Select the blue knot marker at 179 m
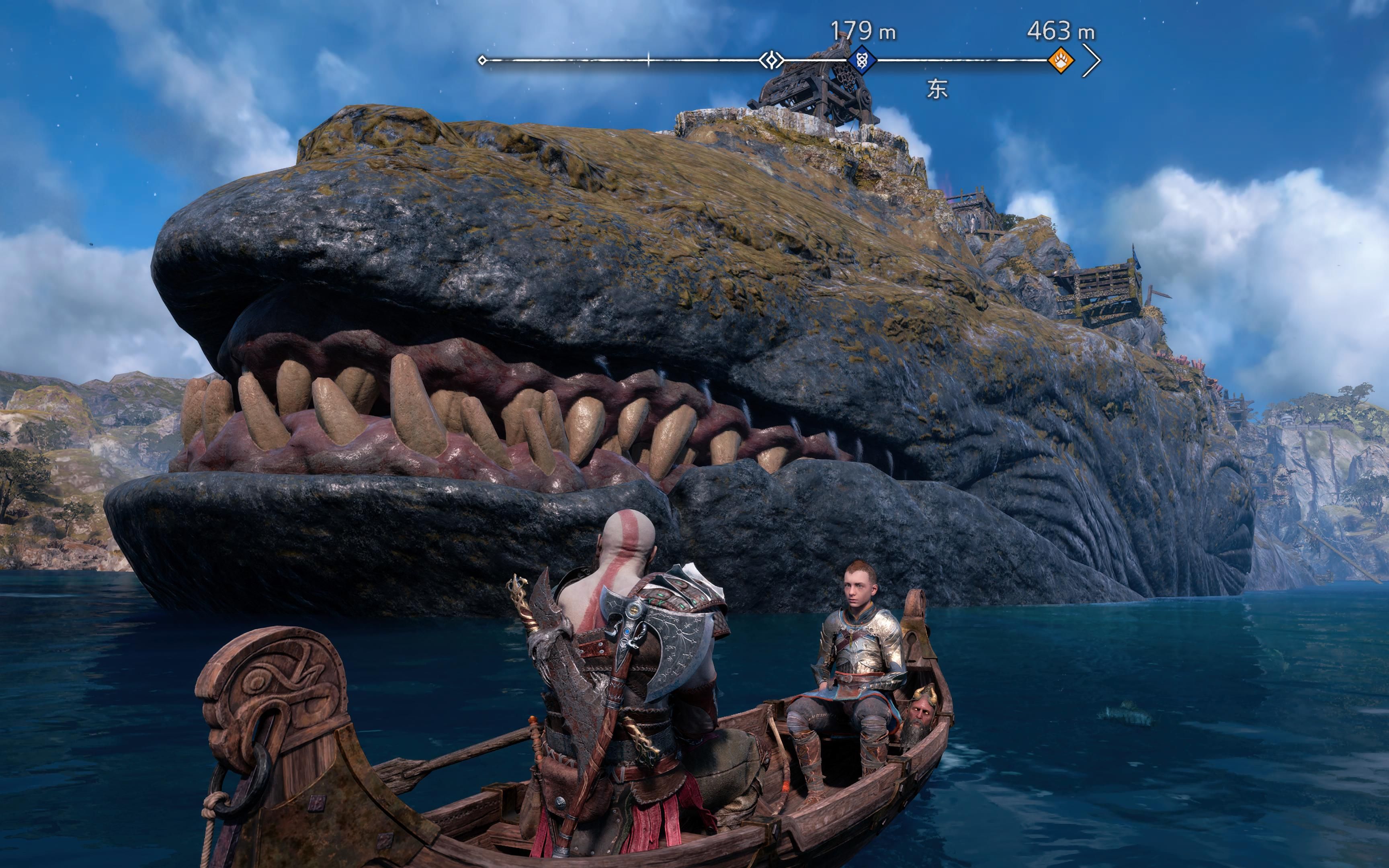Image resolution: width=1389 pixels, height=868 pixels. coord(862,60)
